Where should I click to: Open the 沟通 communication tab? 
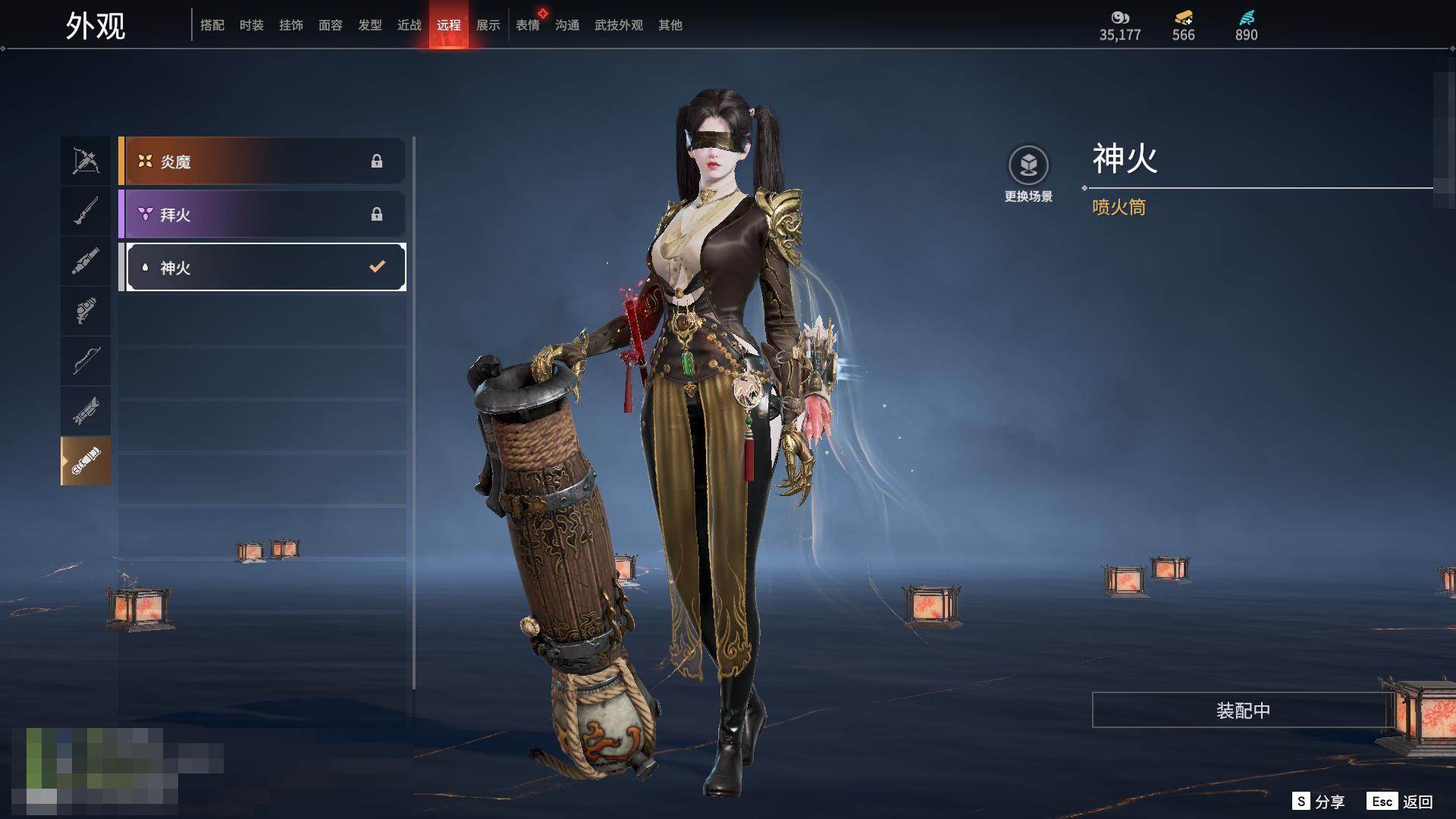pyautogui.click(x=567, y=25)
